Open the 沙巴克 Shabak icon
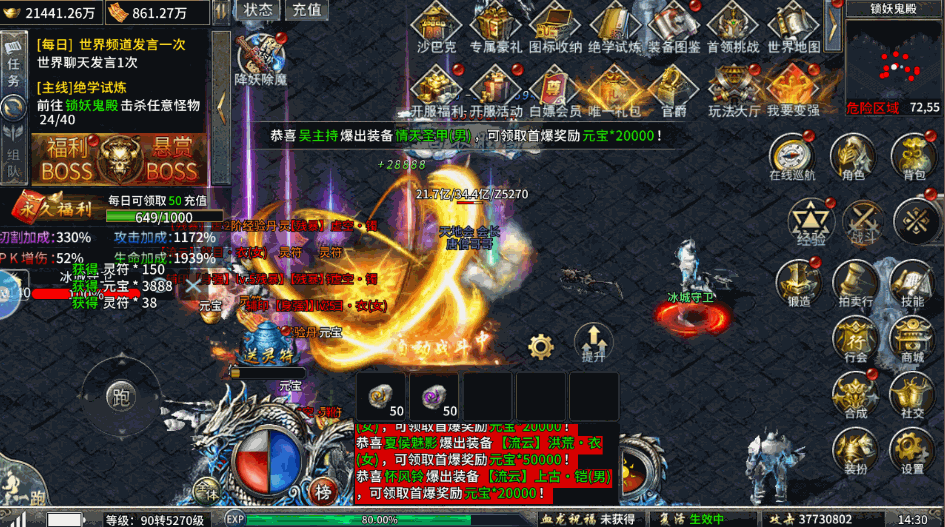The height and width of the screenshot is (527, 945). [x=436, y=28]
